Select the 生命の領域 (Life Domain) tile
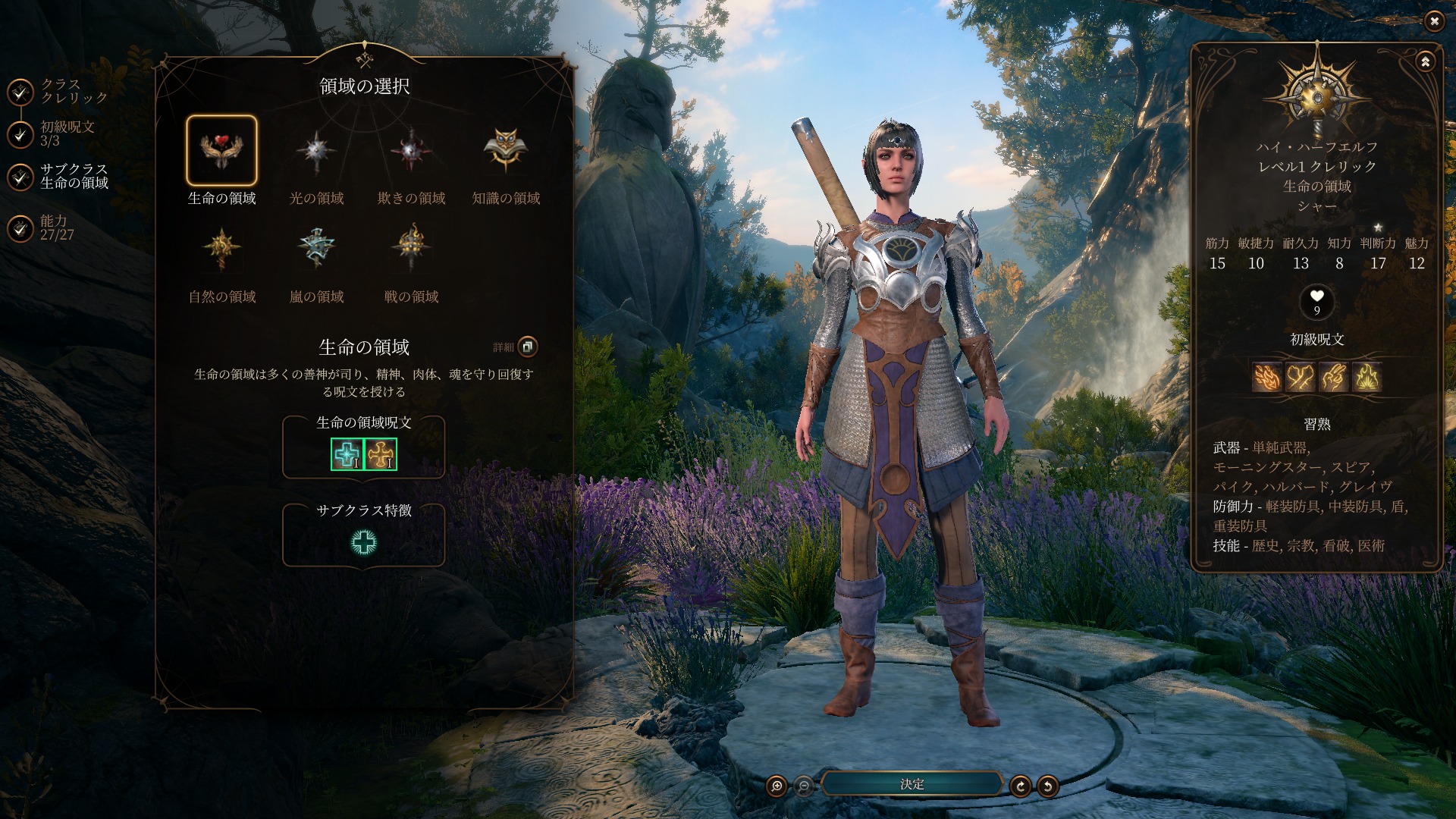 221,151
